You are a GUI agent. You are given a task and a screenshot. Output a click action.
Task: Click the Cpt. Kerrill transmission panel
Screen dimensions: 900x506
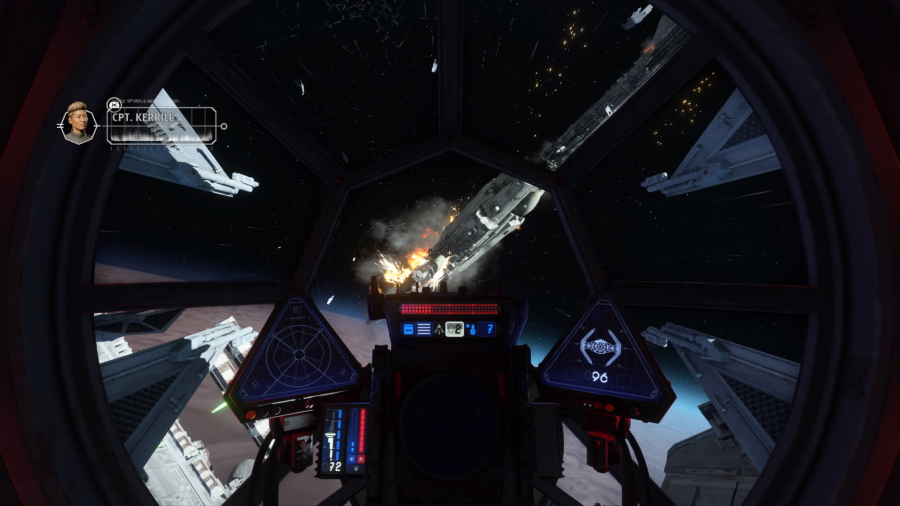point(162,126)
